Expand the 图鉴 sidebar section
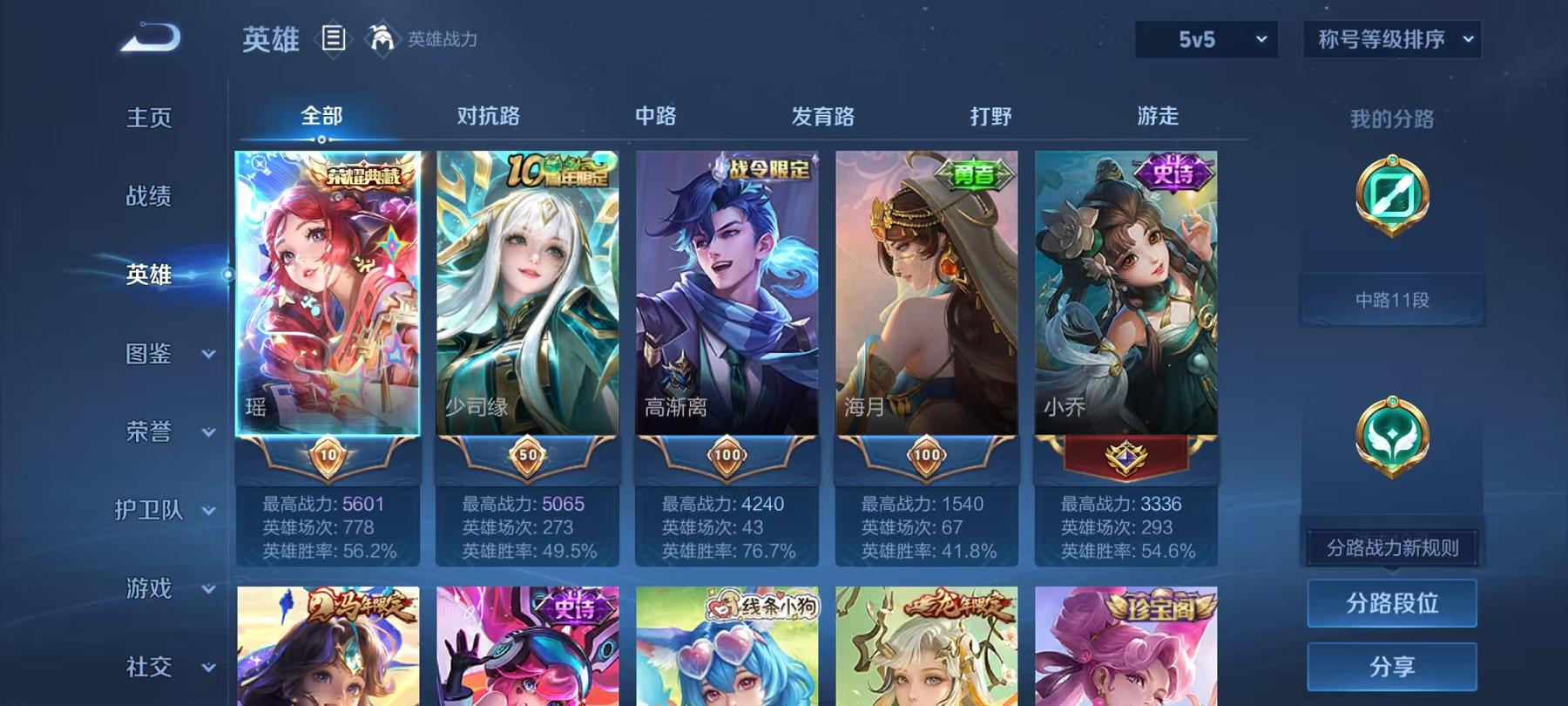This screenshot has width=1568, height=706. [148, 355]
